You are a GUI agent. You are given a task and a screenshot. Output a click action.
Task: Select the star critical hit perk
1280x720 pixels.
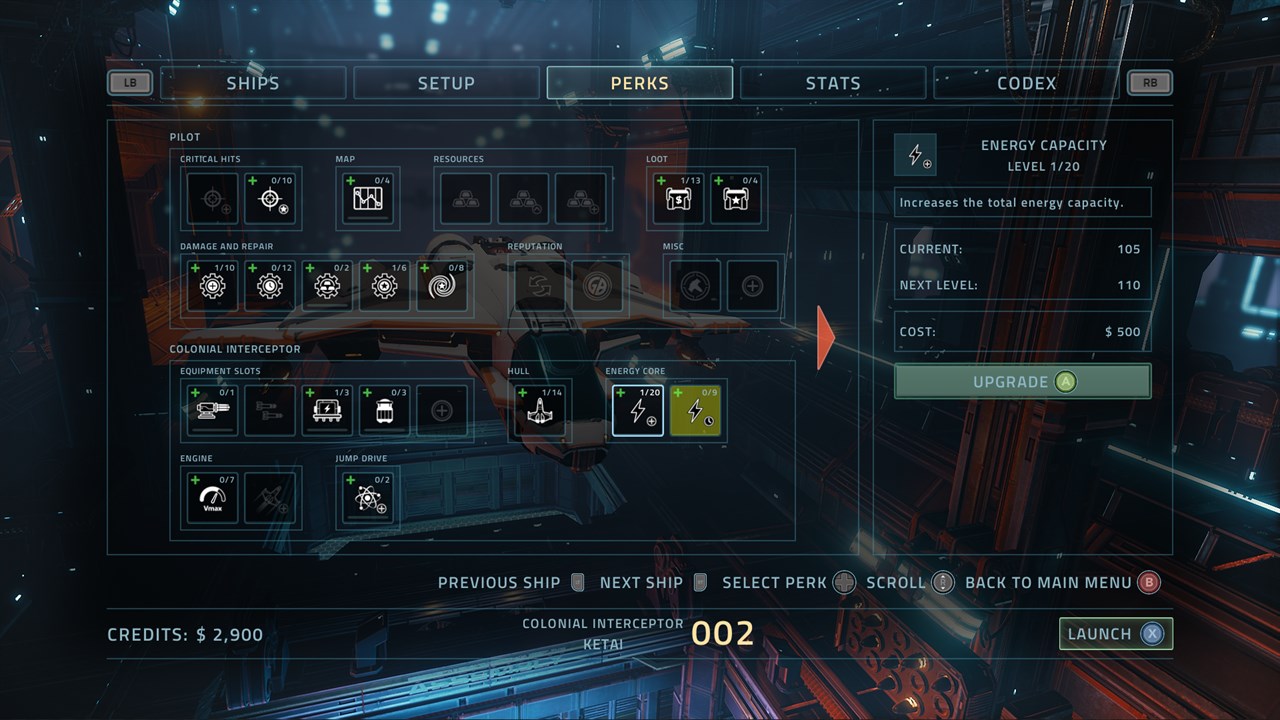[271, 199]
